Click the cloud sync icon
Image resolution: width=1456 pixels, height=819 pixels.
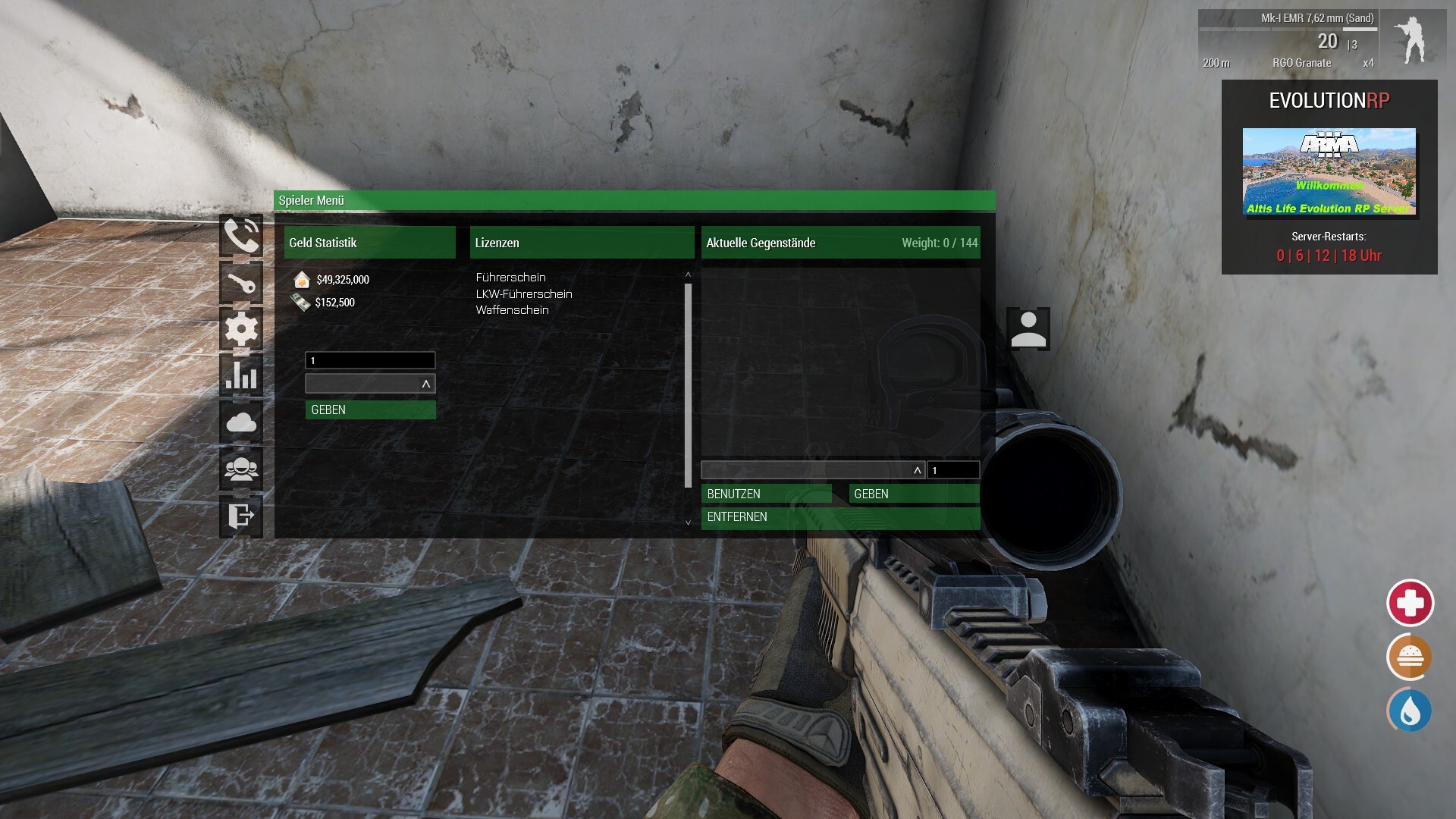coord(241,422)
